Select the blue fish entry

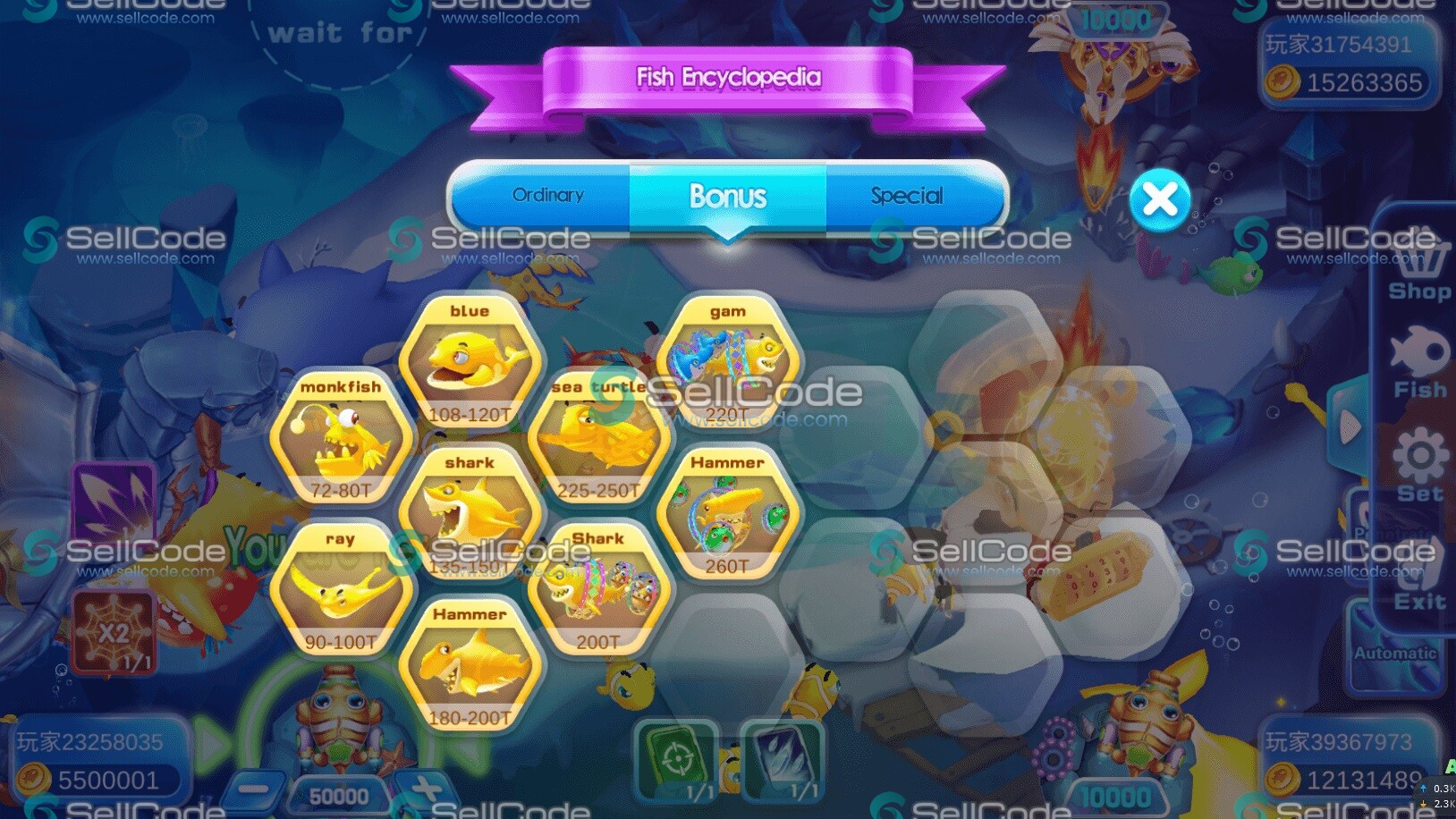point(470,361)
